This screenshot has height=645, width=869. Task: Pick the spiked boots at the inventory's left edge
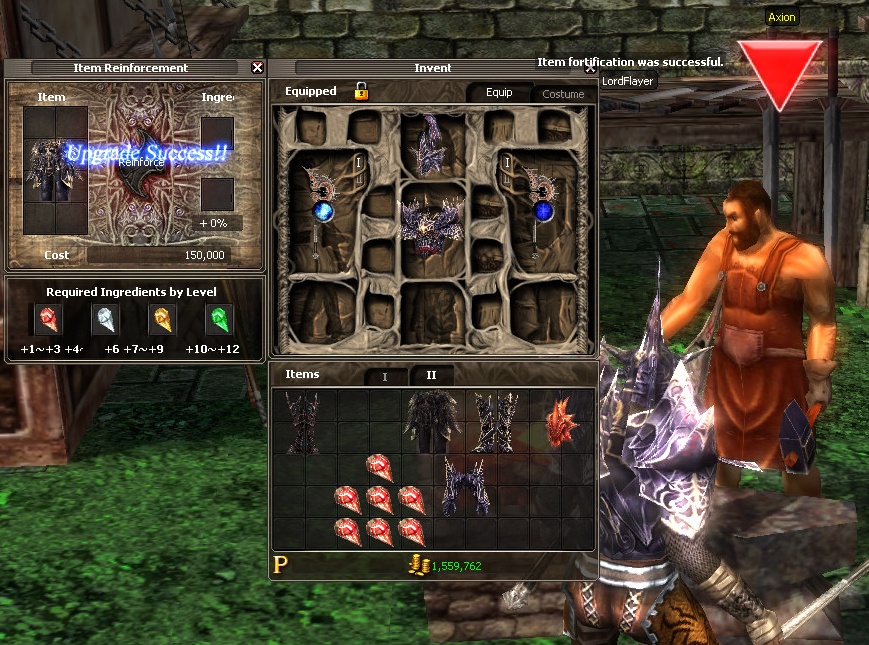pos(301,420)
